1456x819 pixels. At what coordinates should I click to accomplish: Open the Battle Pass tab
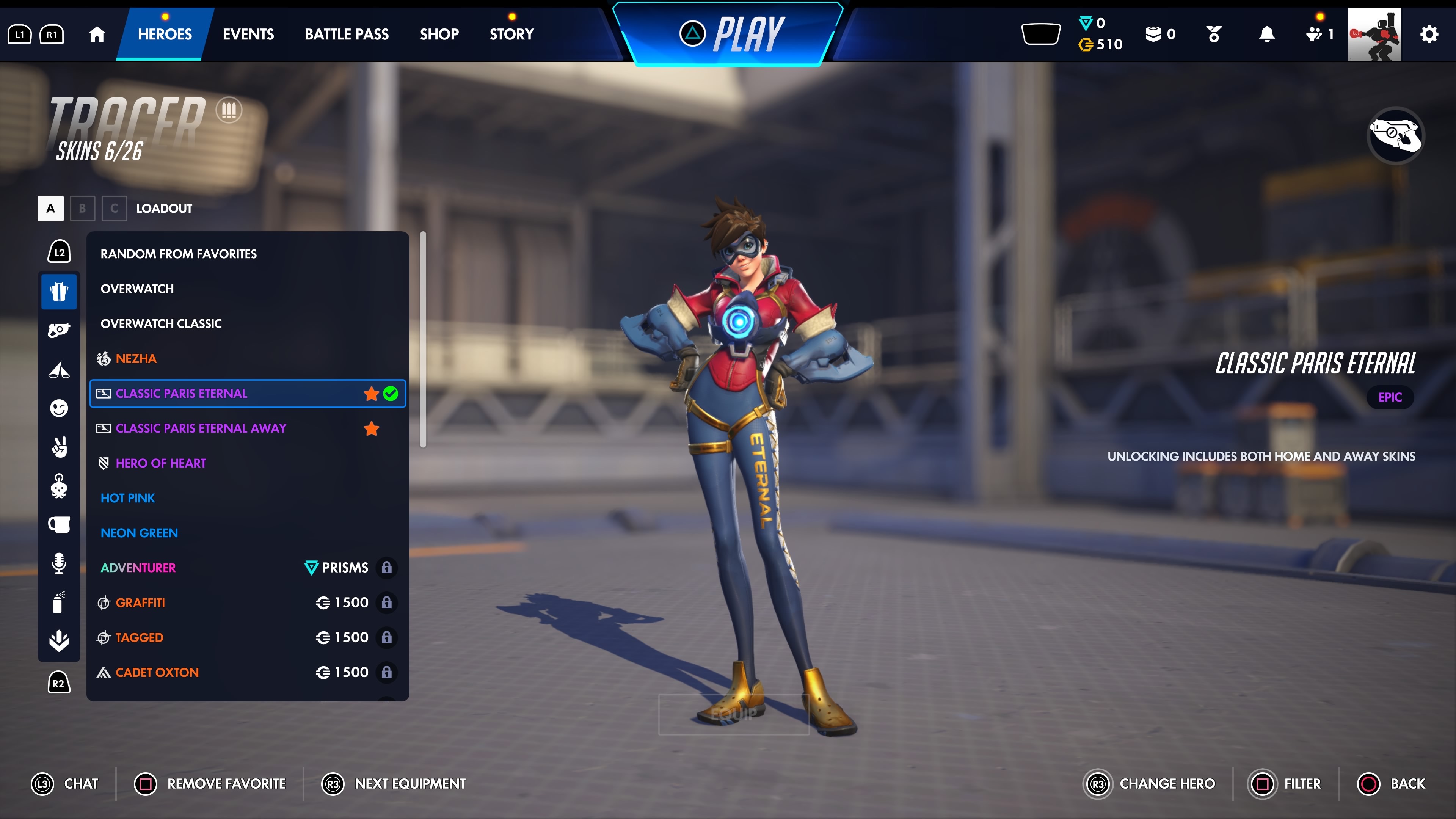[347, 35]
